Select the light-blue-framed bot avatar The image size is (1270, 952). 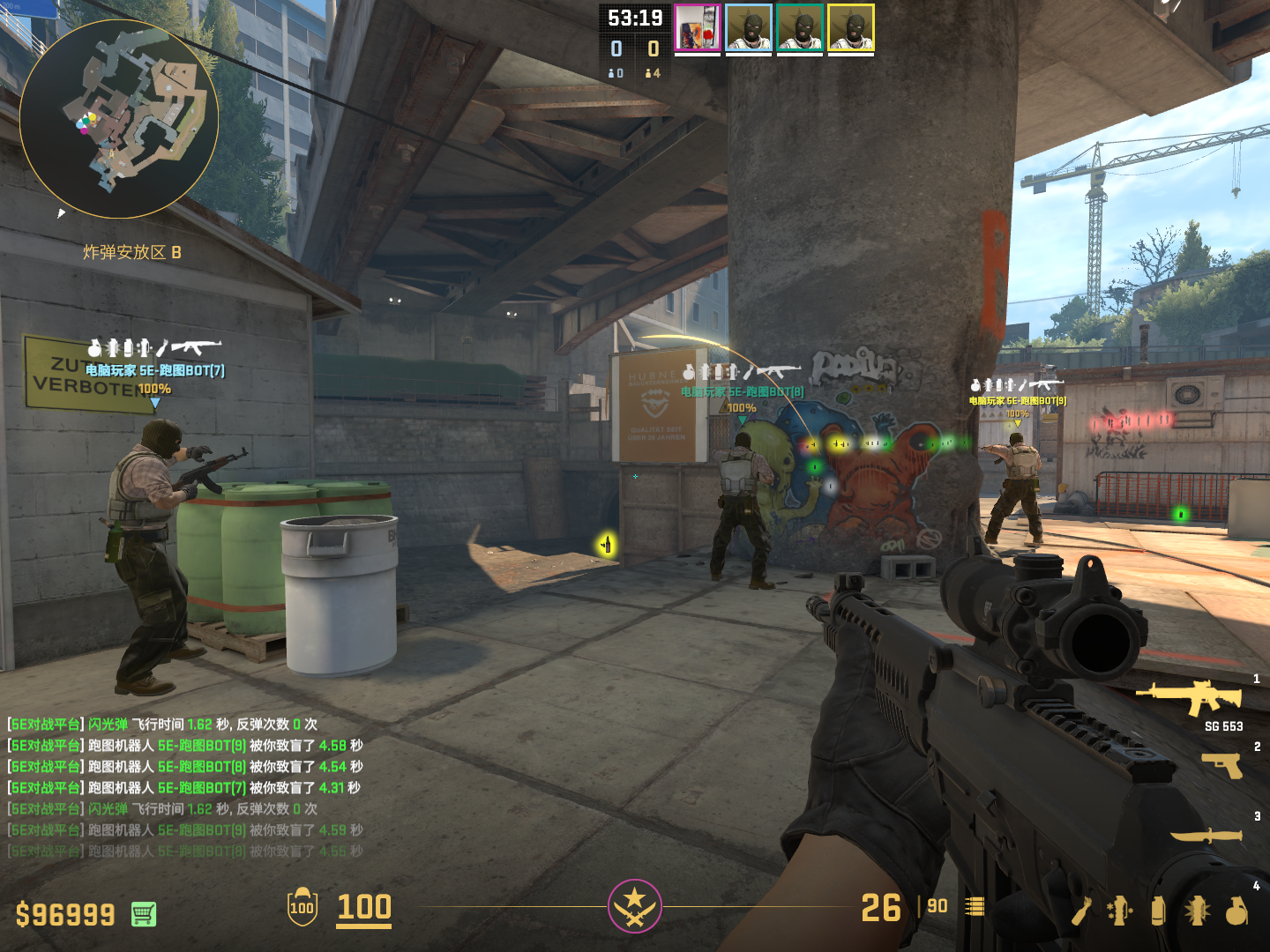coord(749,28)
